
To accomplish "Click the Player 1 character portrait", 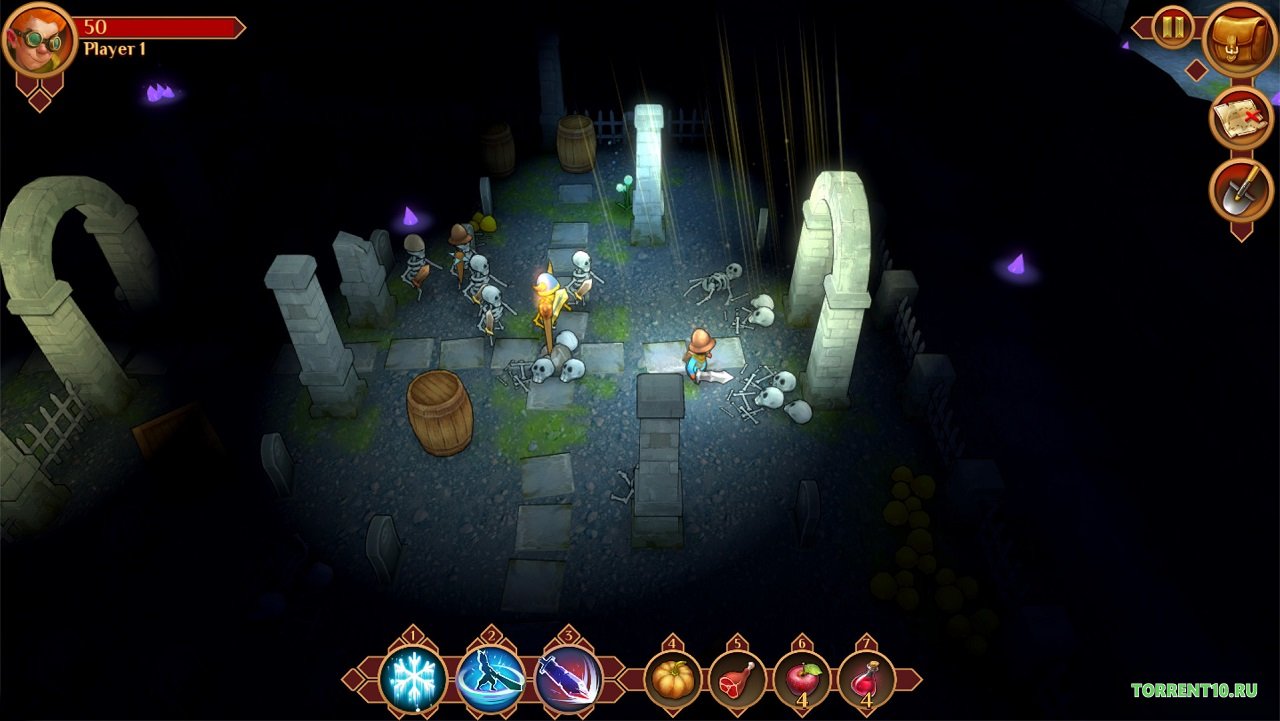I will coord(39,40).
